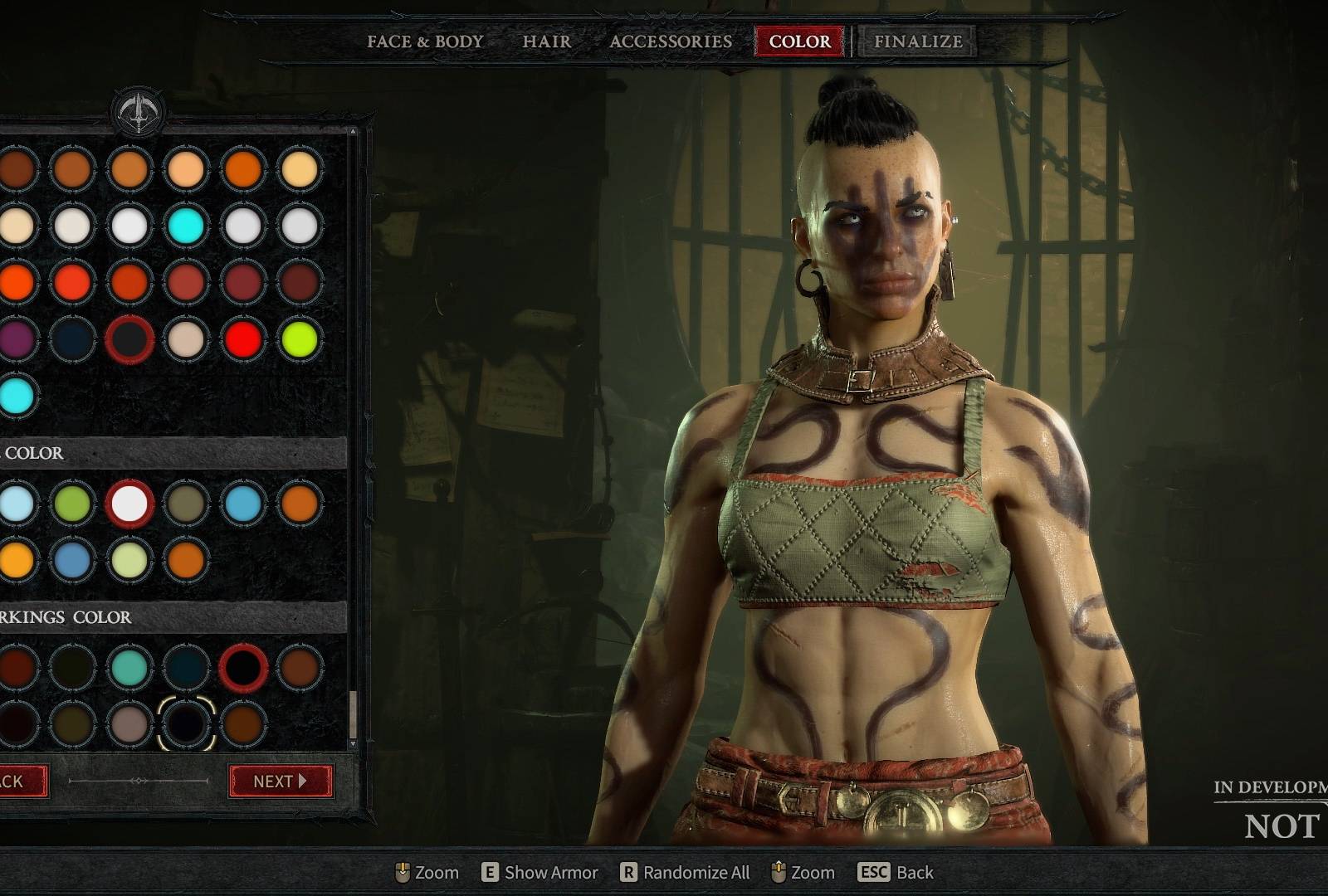Click the color panel's vertical scrollbar
Screen dimensions: 1328x896
click(354, 713)
